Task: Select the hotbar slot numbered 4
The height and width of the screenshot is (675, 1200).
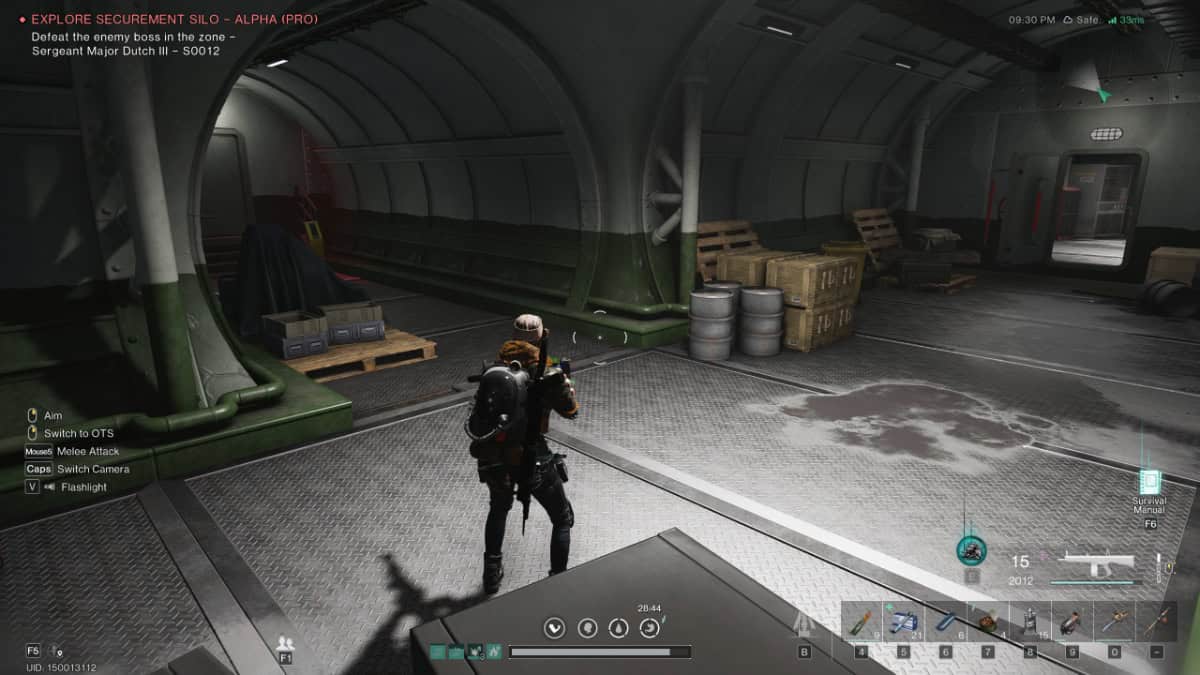Action: click(x=861, y=621)
